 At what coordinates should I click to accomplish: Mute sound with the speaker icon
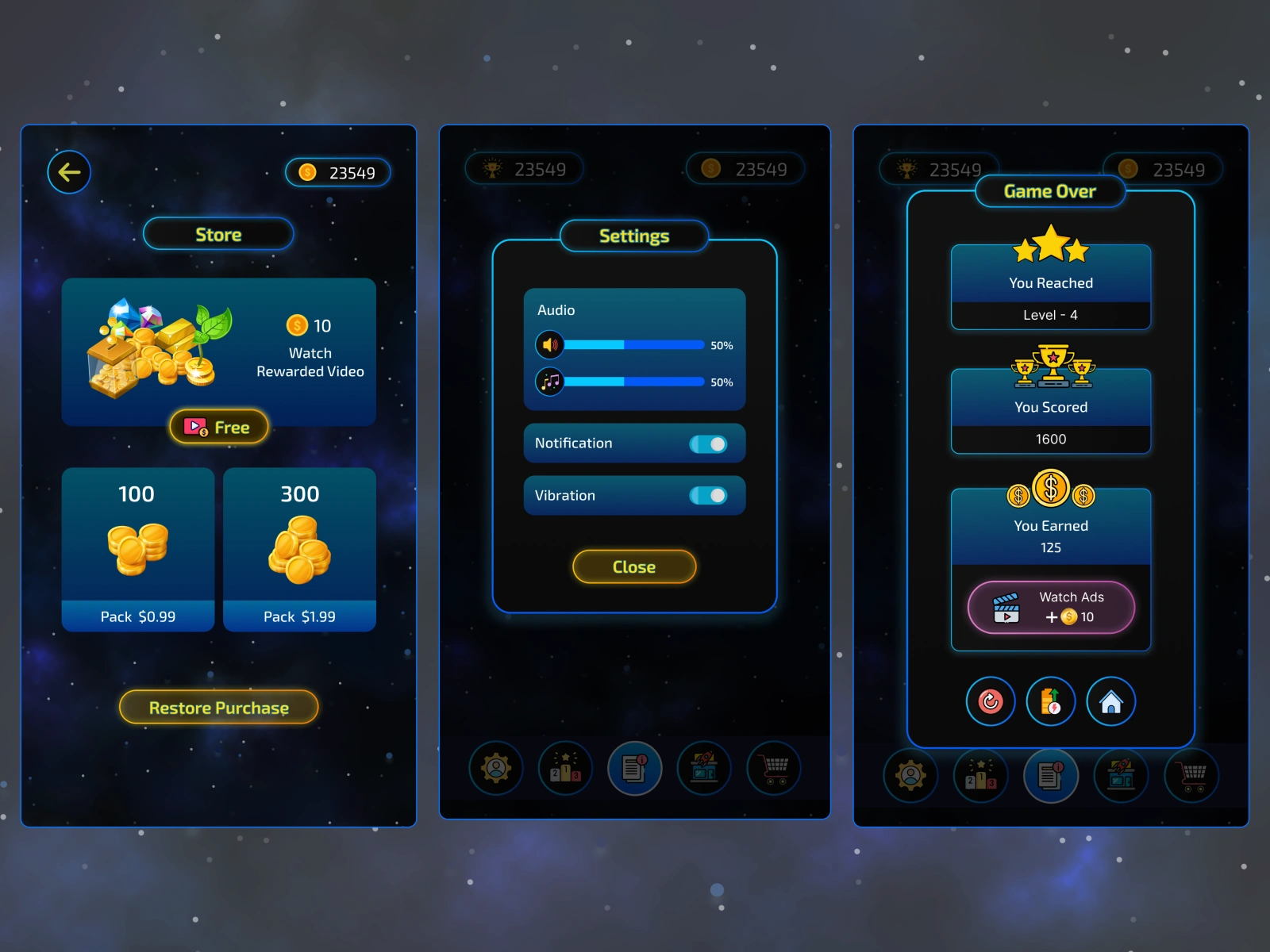click(549, 345)
